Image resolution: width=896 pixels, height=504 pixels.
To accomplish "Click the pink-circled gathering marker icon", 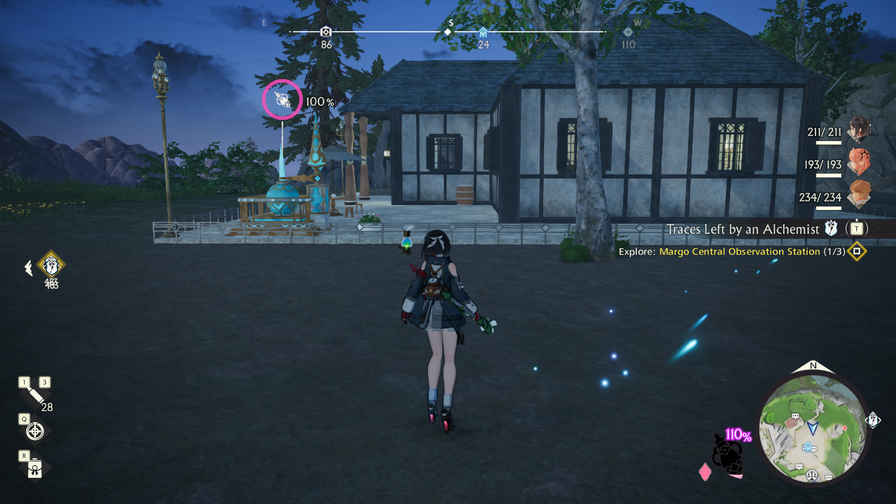I will point(282,100).
